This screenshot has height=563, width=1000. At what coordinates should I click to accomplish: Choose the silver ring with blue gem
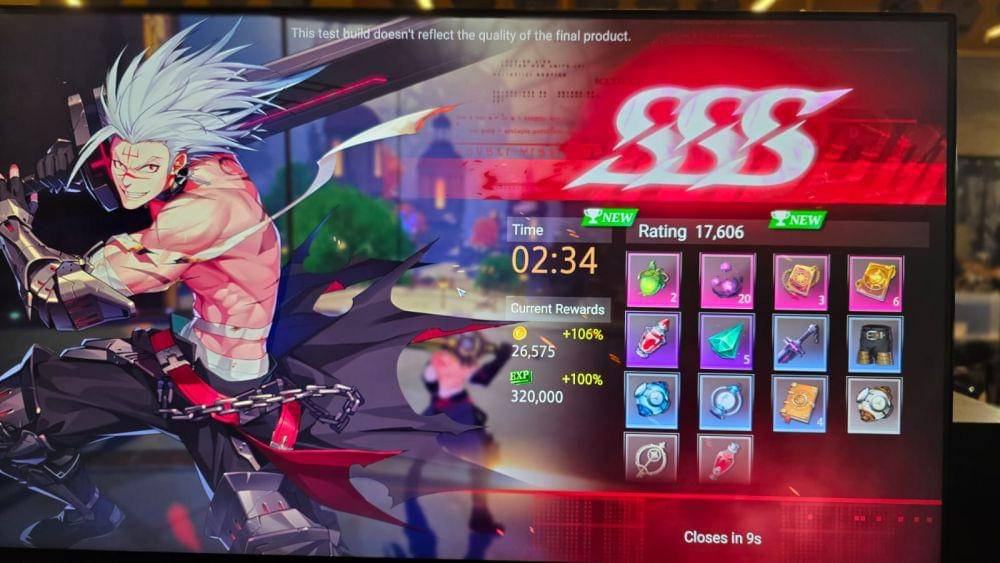[727, 402]
